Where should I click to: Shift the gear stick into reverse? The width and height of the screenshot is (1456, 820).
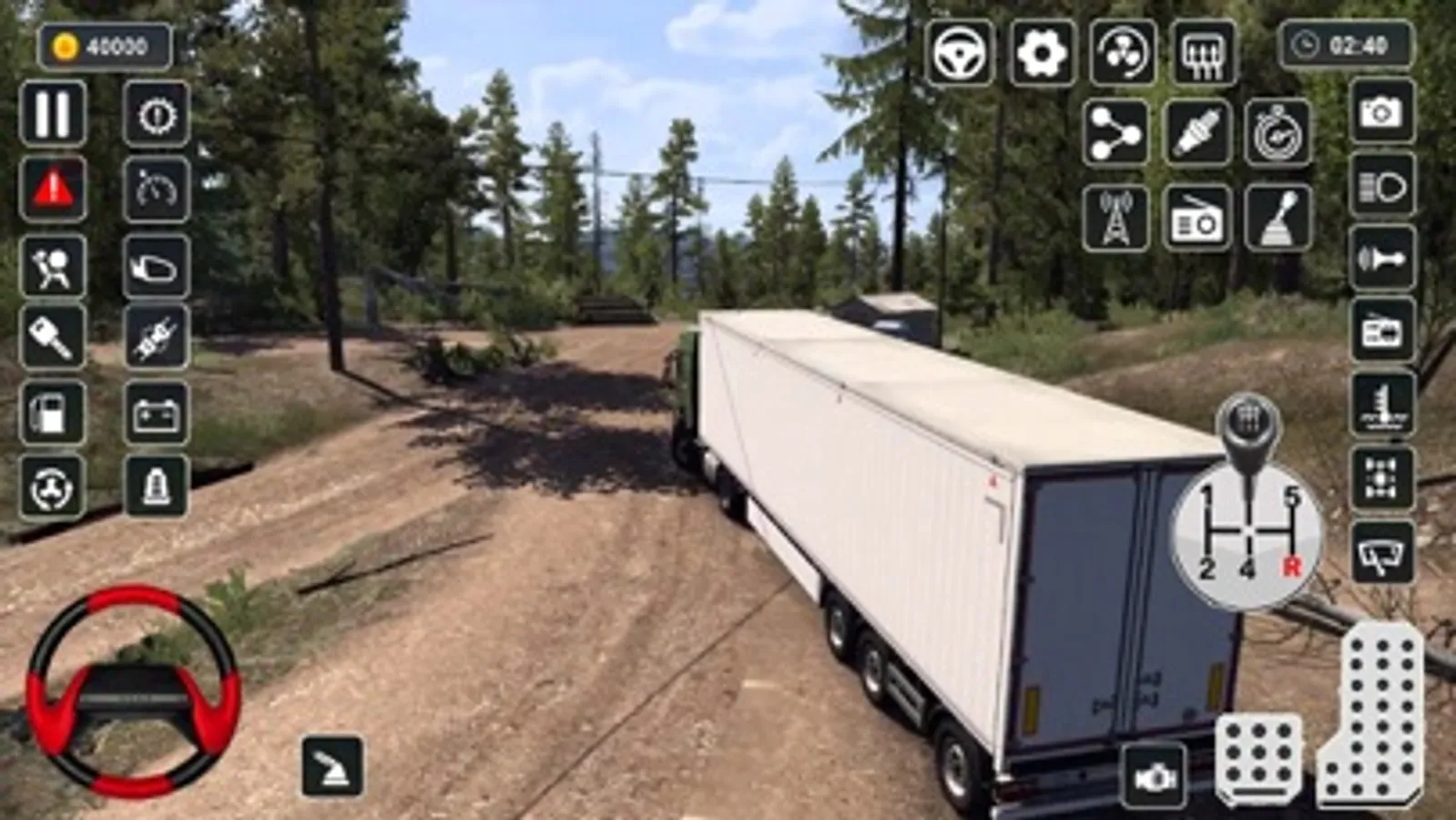click(1293, 565)
